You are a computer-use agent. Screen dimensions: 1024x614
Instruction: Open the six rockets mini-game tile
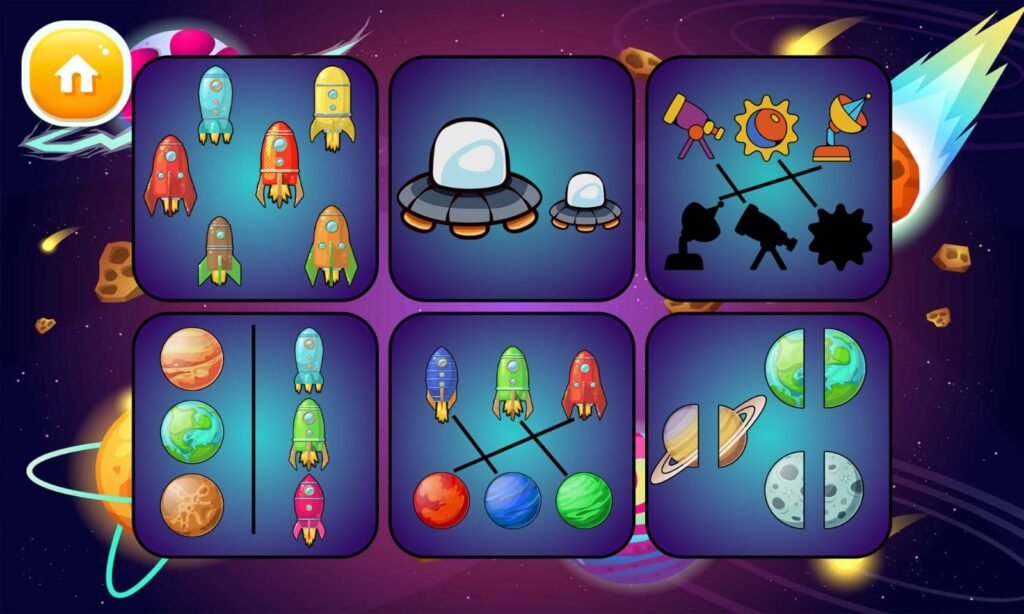tap(255, 178)
